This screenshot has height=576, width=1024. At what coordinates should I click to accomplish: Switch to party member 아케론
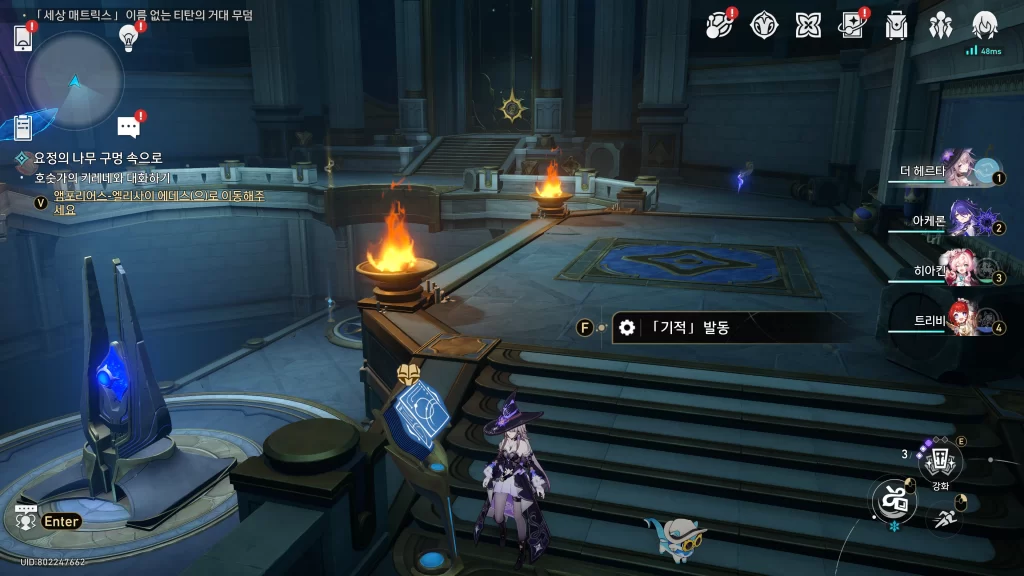tap(960, 220)
